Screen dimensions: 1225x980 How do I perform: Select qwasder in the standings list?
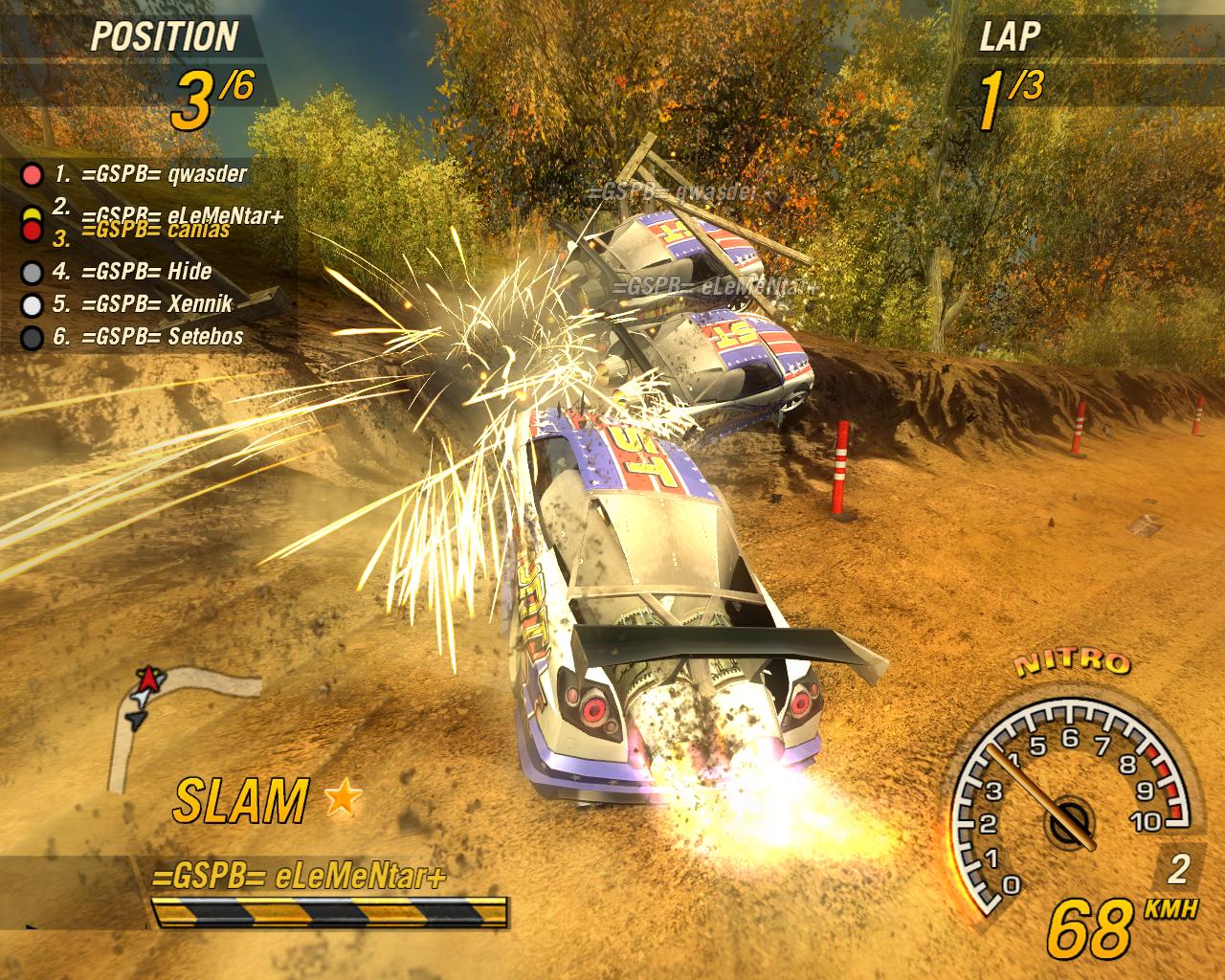click(150, 174)
